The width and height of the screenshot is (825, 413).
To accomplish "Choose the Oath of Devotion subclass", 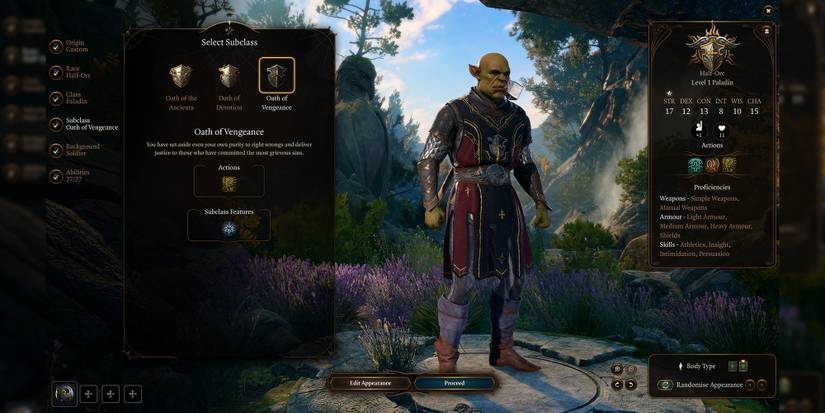I will click(x=229, y=77).
